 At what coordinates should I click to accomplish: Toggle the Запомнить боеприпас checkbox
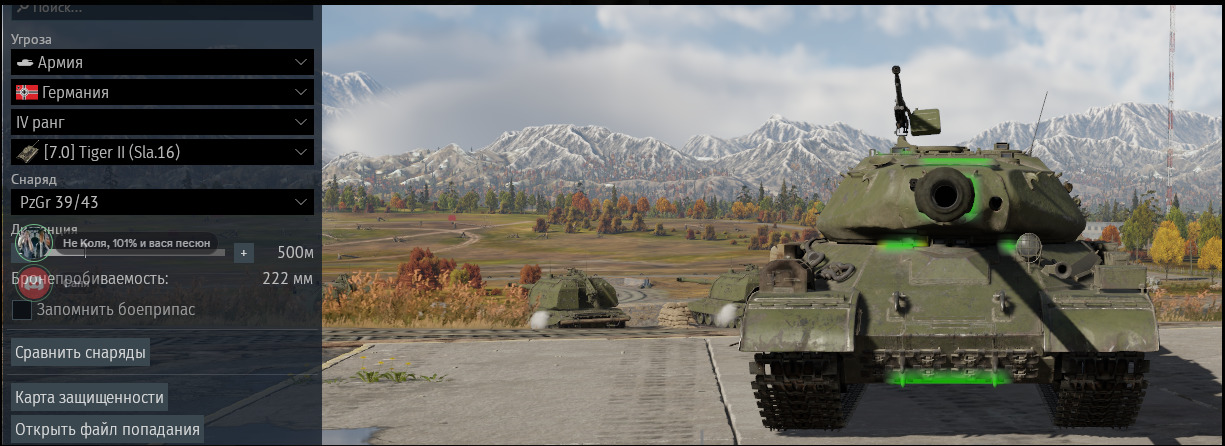(x=22, y=310)
